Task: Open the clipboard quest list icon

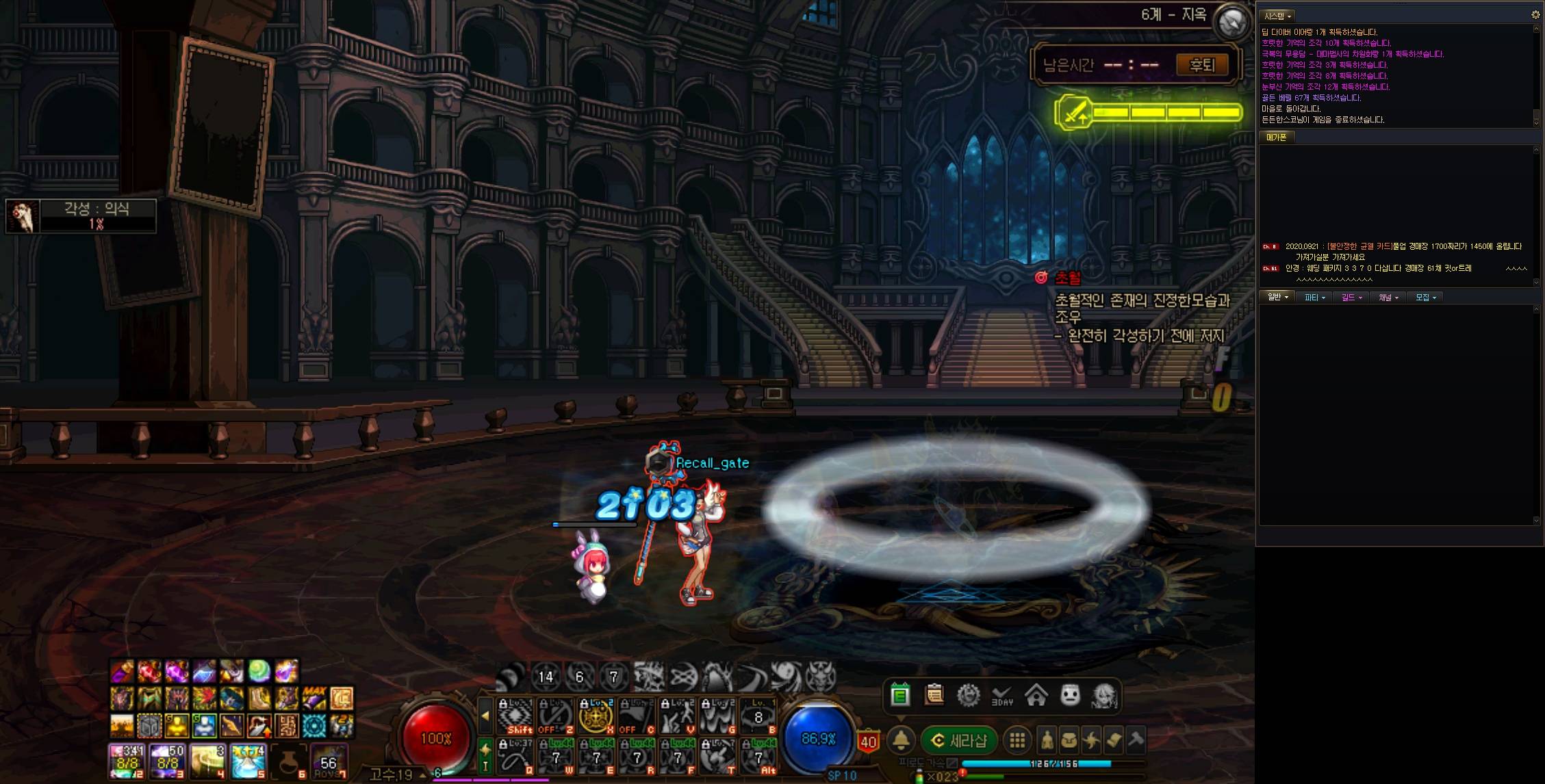Action: (934, 696)
